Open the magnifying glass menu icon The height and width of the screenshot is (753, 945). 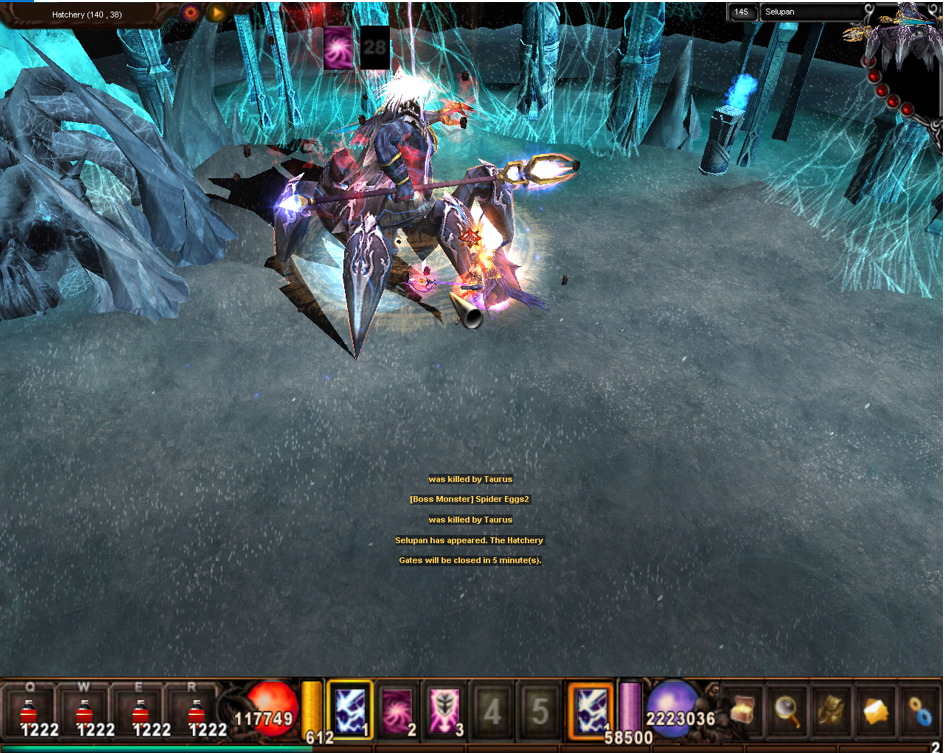(786, 709)
